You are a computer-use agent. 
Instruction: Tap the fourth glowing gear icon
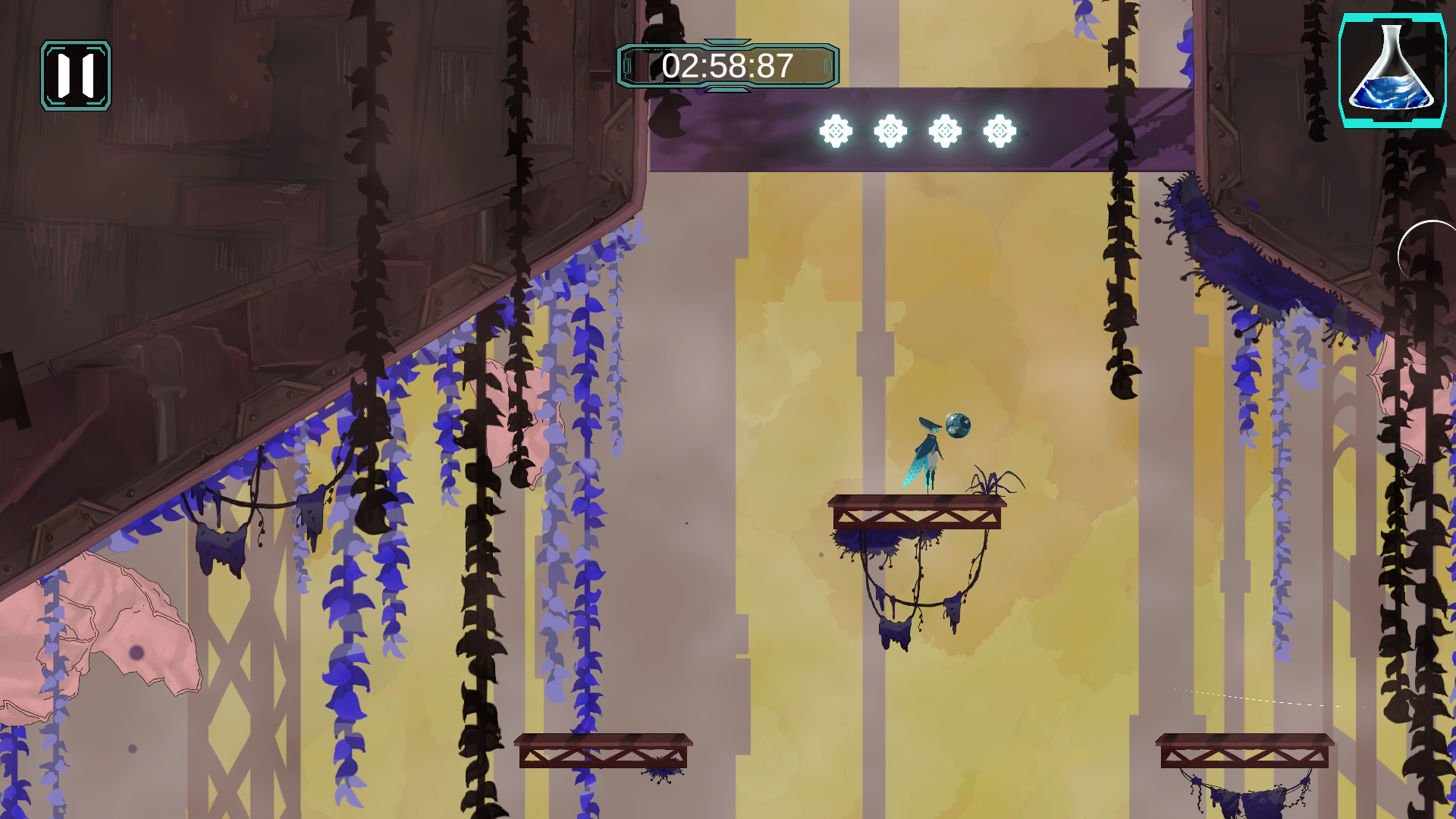click(1002, 131)
